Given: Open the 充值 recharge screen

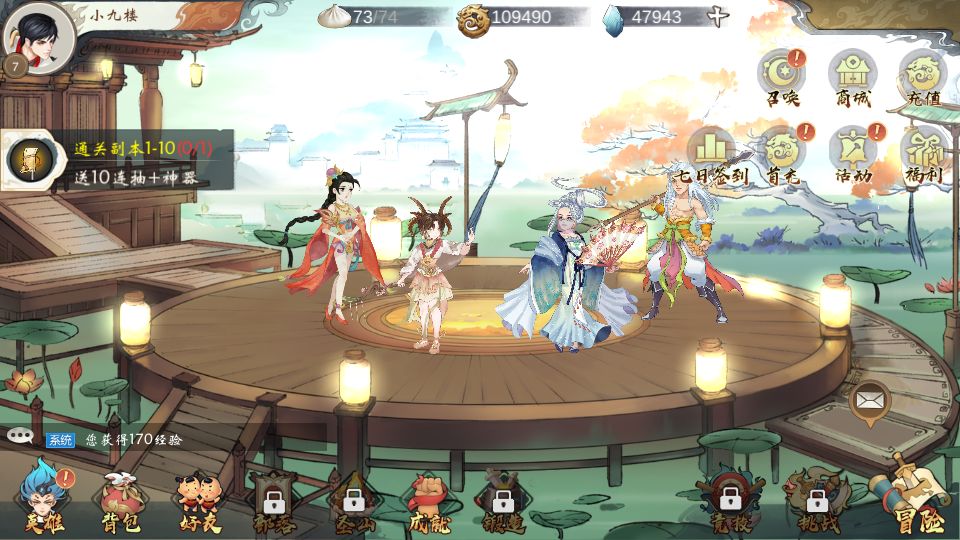Looking at the screenshot, I should tap(922, 78).
